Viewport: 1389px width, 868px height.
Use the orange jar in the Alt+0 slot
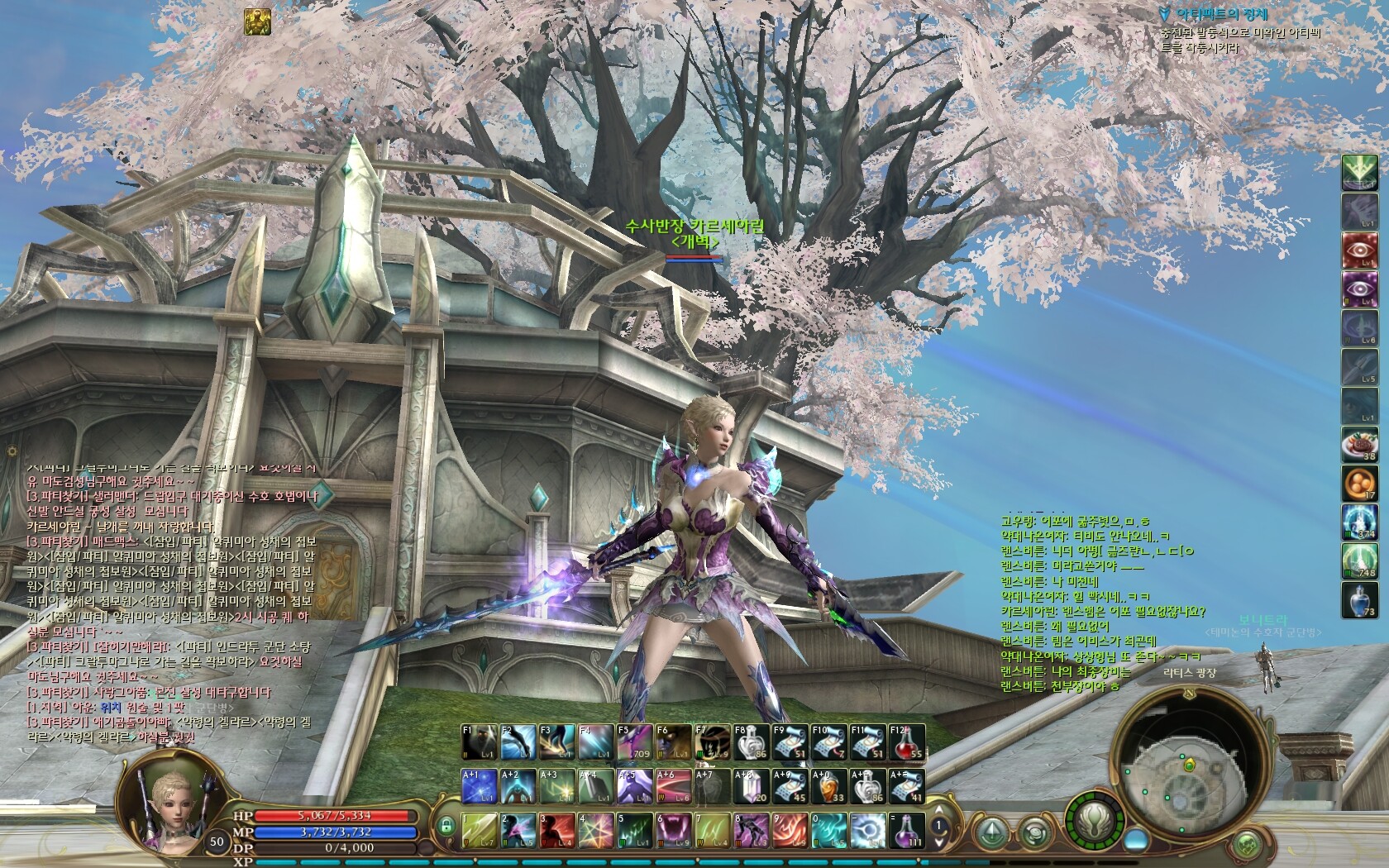pyautogui.click(x=829, y=786)
